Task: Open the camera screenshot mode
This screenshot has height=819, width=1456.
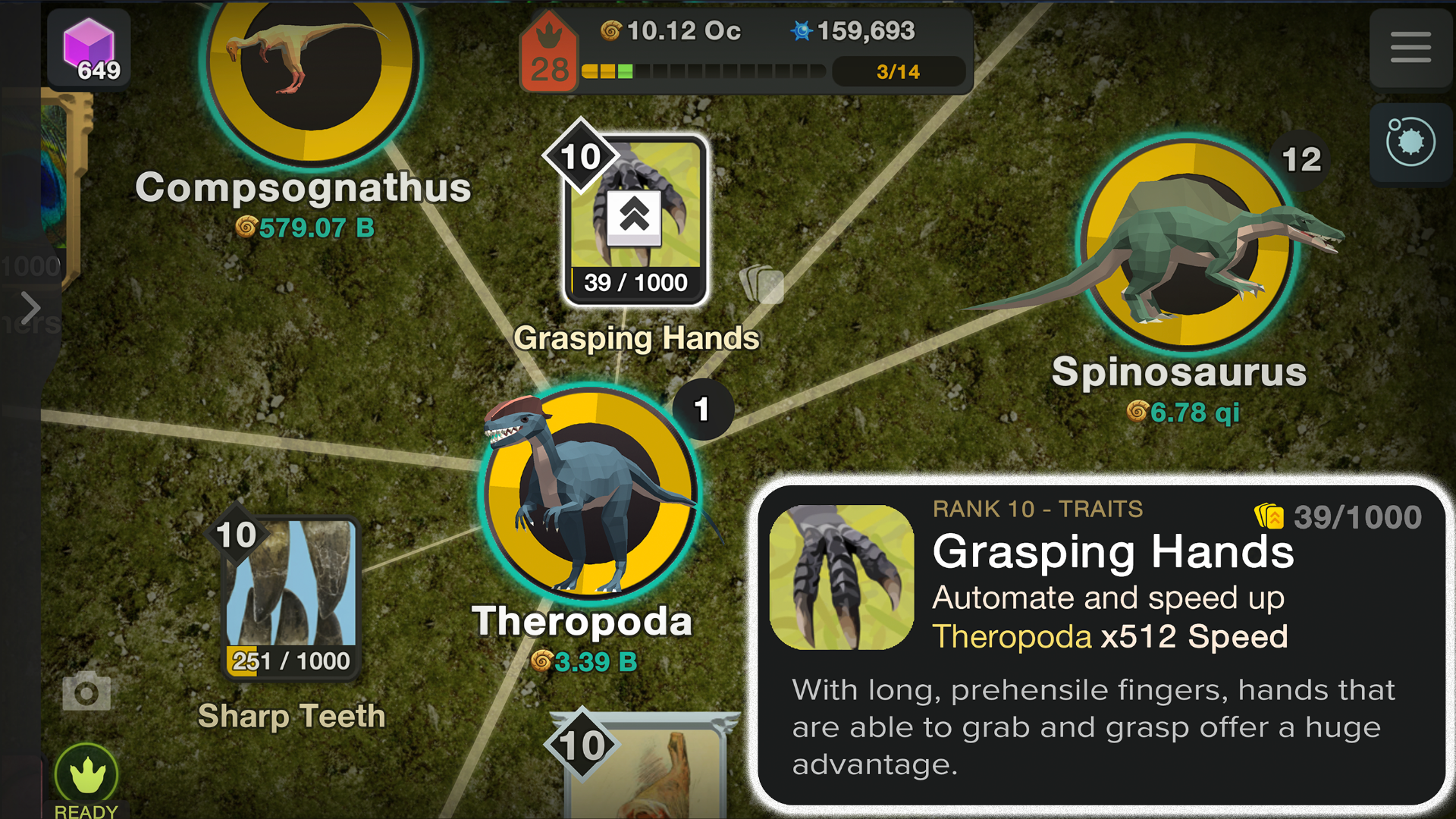Action: pyautogui.click(x=86, y=692)
